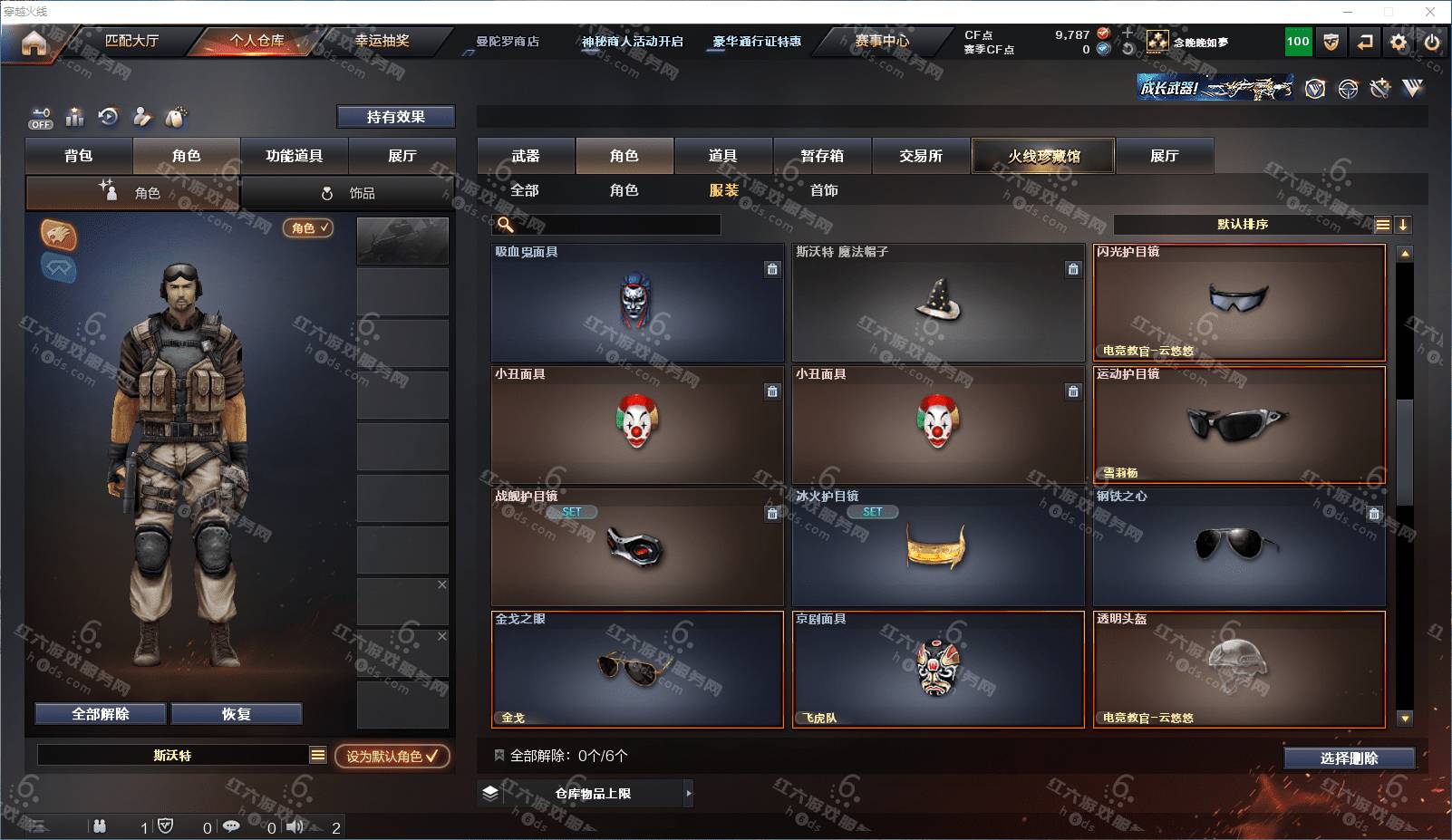
Task: Filter by 首饰 jewelry category
Action: (824, 190)
